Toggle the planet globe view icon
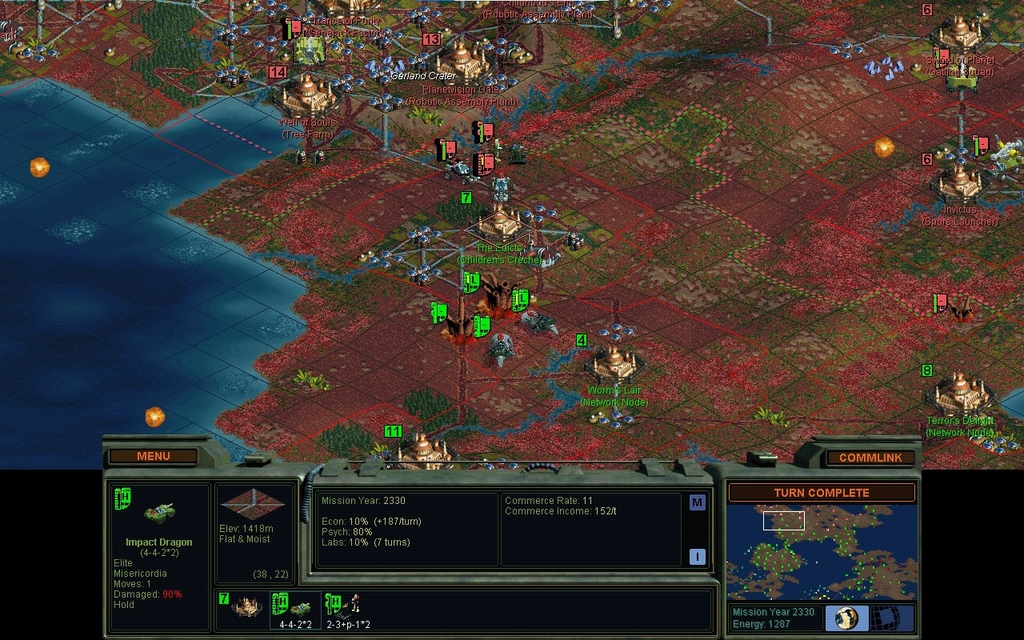1024x640 pixels. (847, 618)
